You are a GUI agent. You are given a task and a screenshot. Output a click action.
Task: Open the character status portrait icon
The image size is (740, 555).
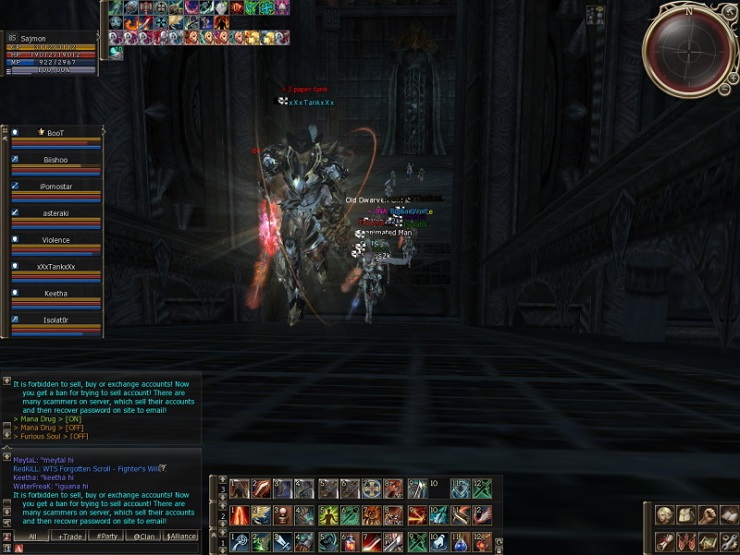click(665, 516)
